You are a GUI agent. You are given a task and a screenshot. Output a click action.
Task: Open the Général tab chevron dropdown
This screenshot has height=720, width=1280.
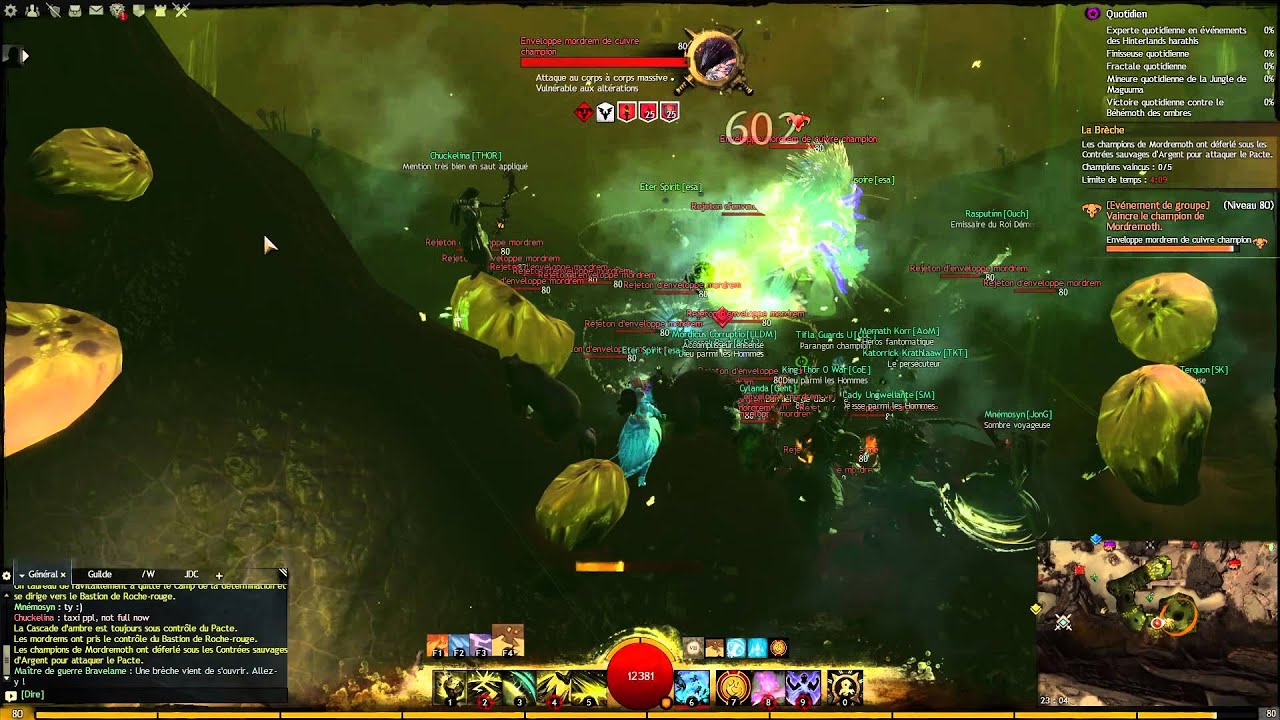point(22,575)
